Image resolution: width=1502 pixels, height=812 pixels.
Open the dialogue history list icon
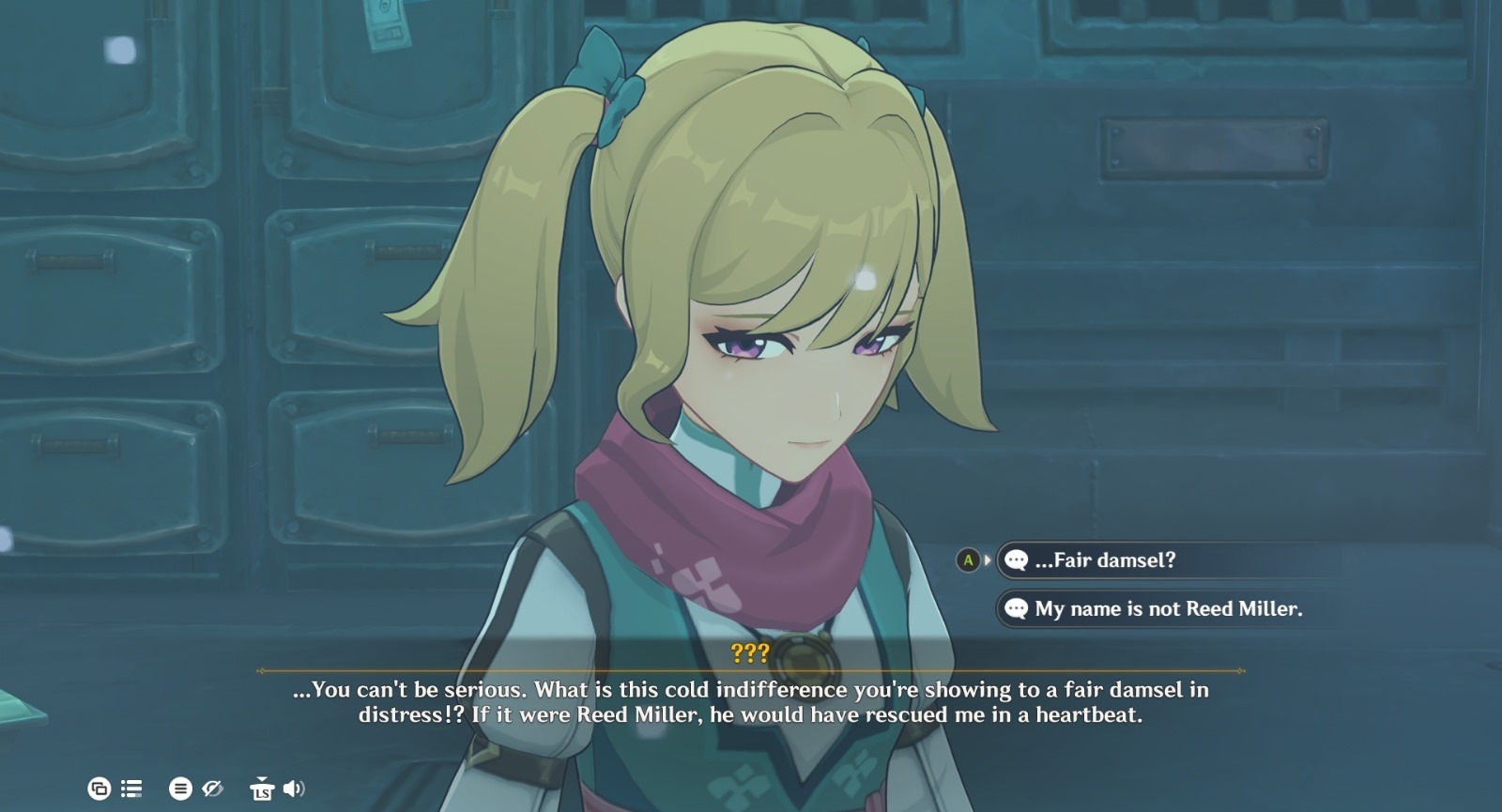tap(131, 789)
